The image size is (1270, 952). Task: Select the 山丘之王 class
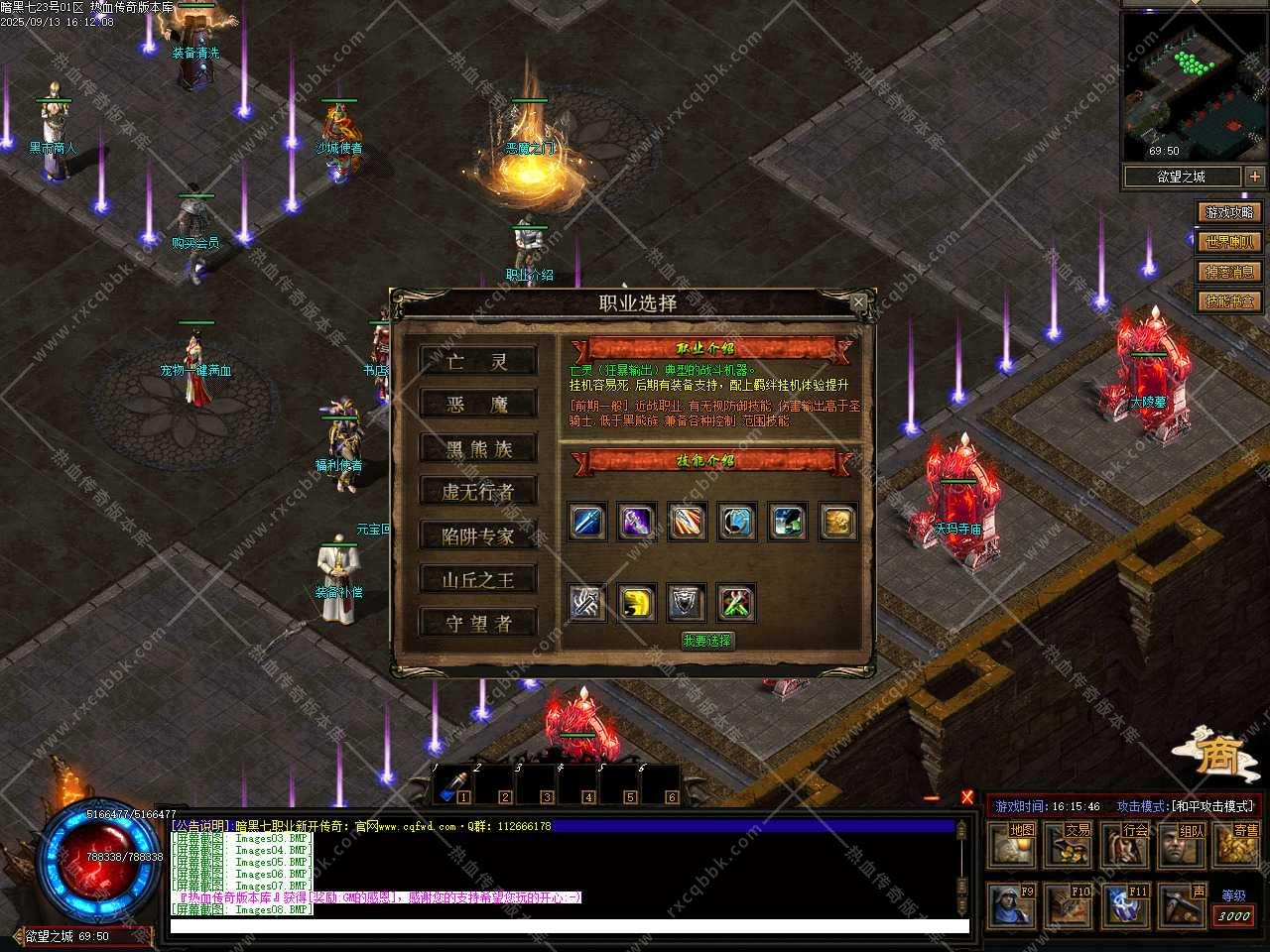pos(477,580)
